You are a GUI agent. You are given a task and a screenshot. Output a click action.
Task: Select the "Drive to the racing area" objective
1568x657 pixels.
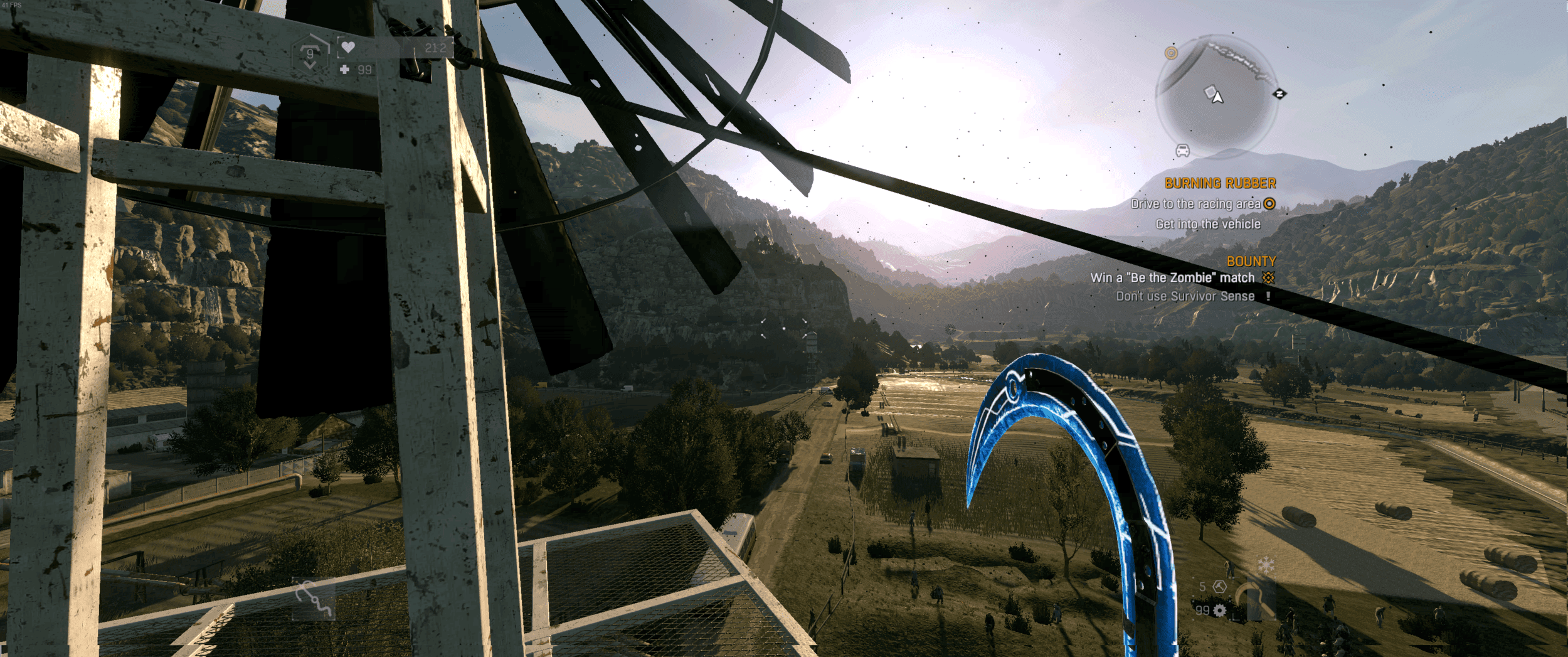[1195, 204]
